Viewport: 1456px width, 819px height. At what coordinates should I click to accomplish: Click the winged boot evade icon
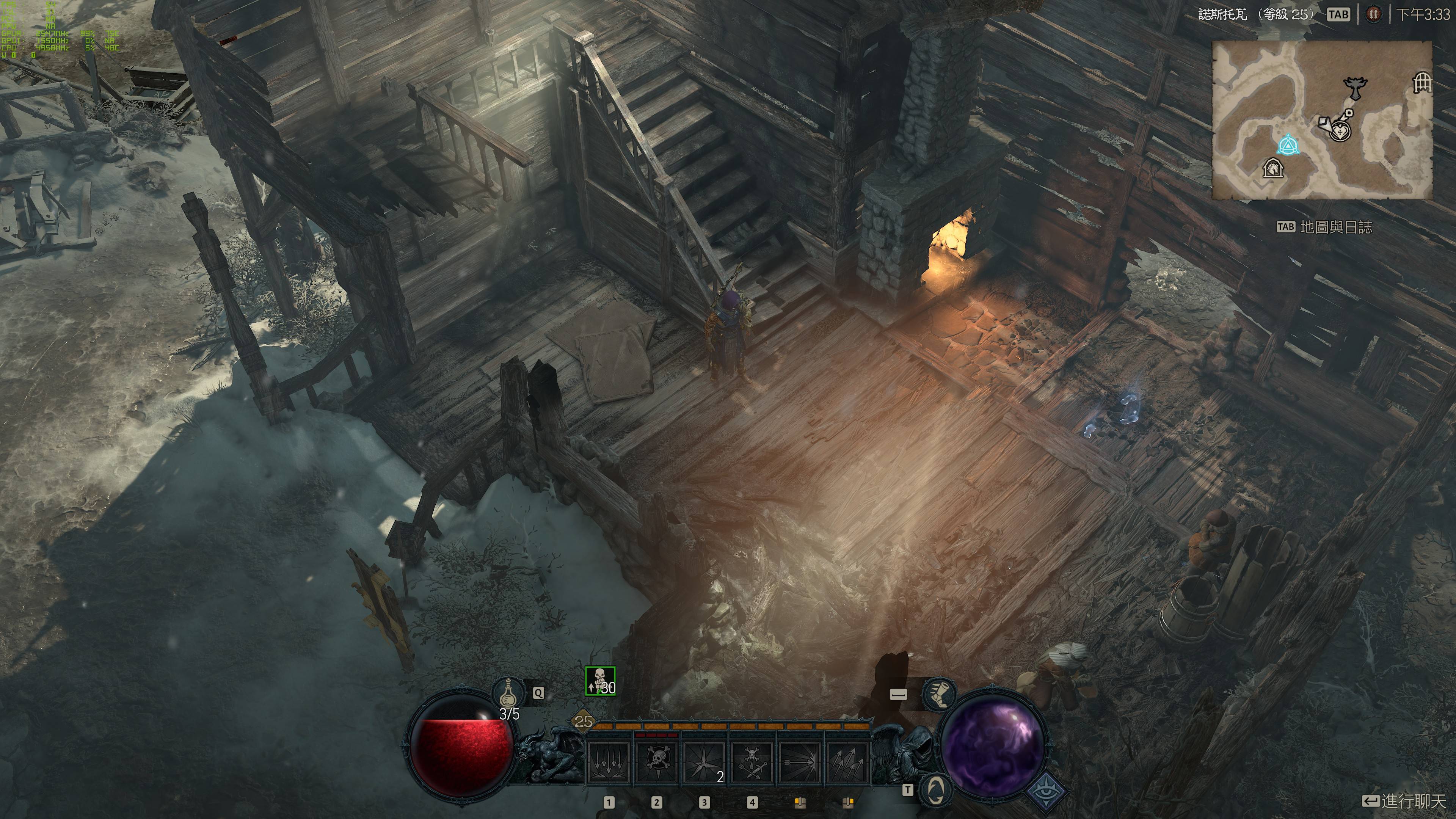click(x=938, y=694)
